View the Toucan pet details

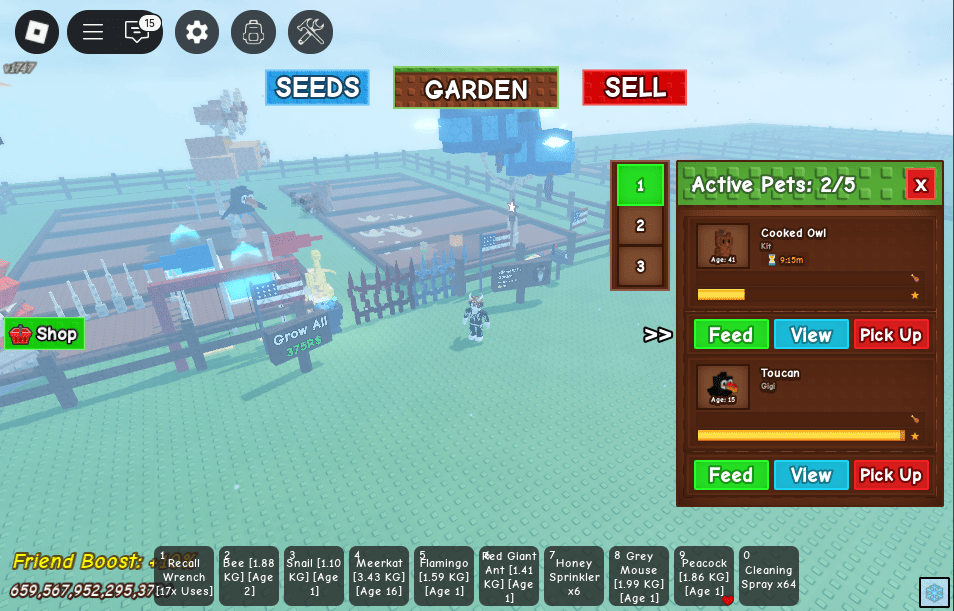pos(811,475)
